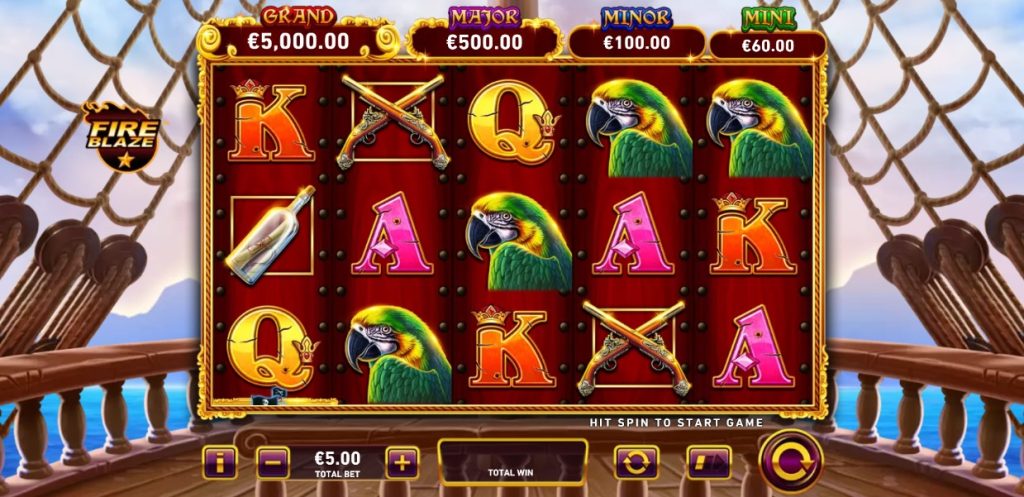
Task: Open the autoplay settings button
Action: pos(636,462)
